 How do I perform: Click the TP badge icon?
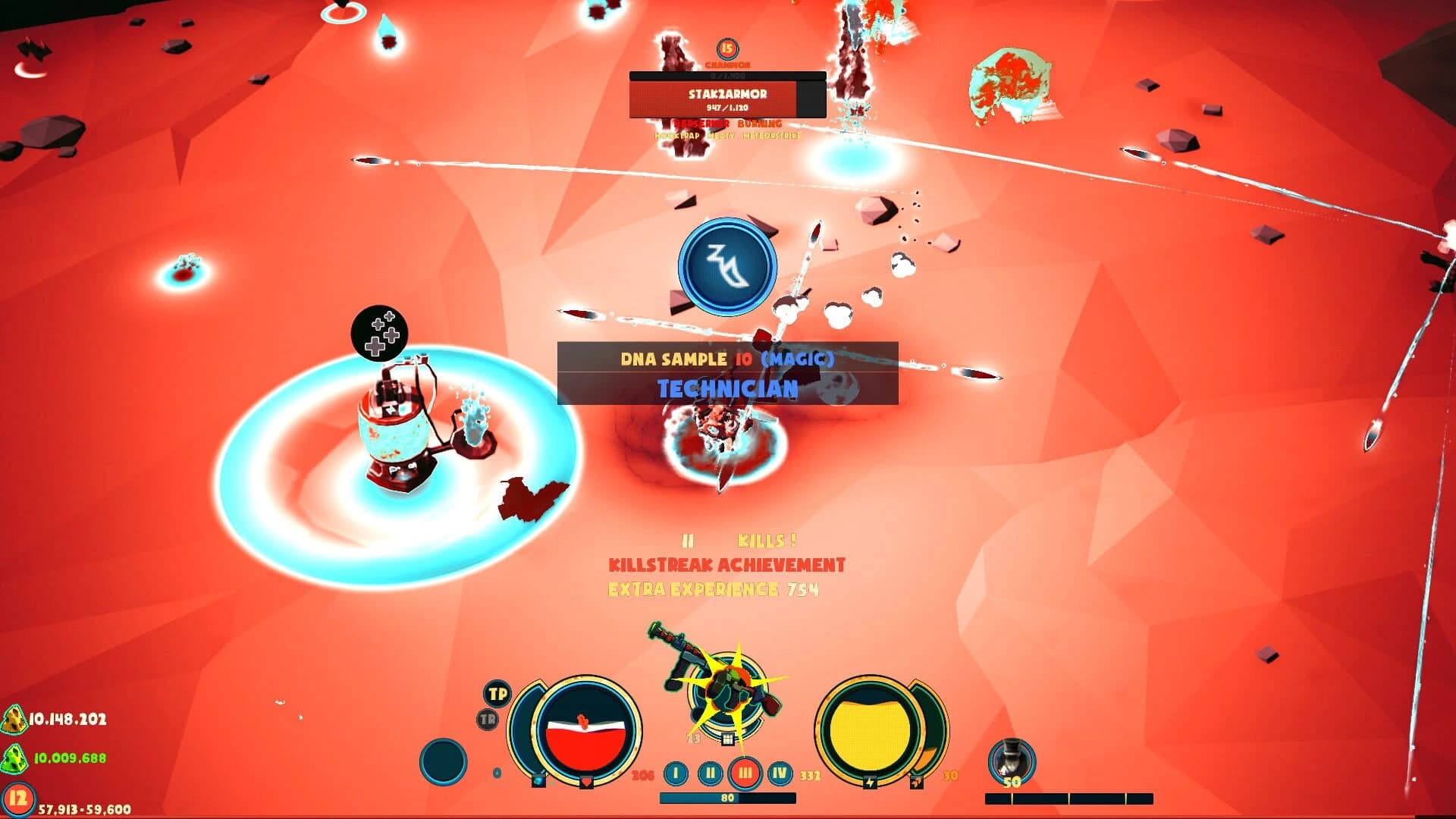[x=496, y=694]
